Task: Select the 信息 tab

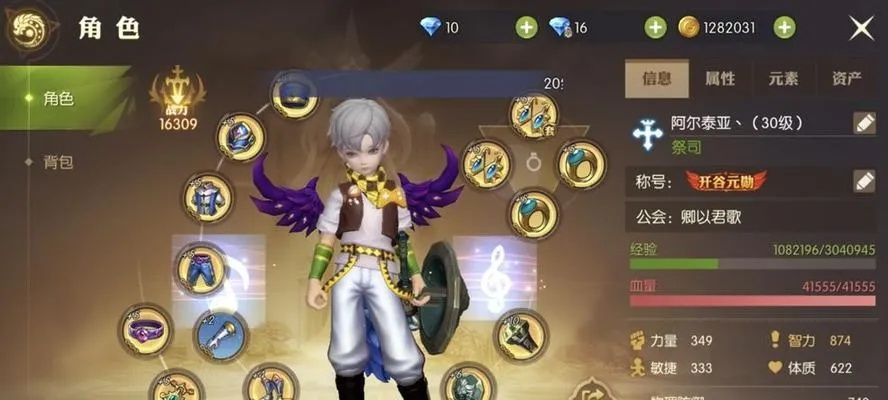Action: 656,78
